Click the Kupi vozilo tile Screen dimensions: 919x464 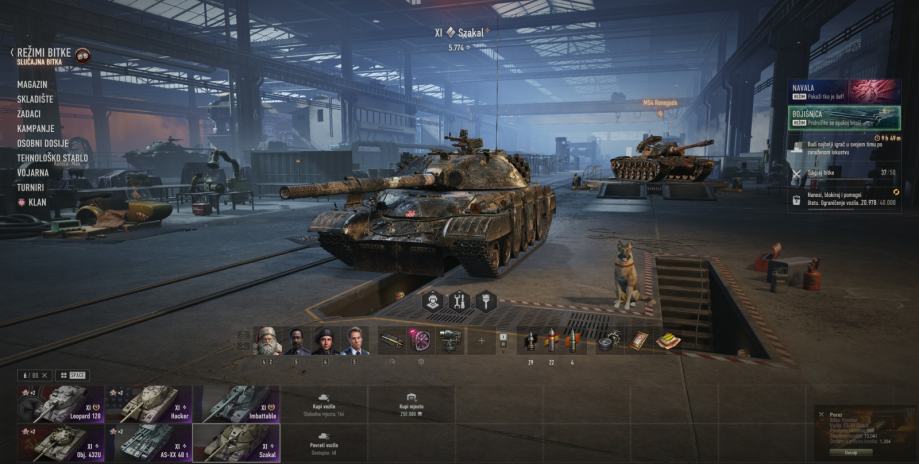(324, 404)
